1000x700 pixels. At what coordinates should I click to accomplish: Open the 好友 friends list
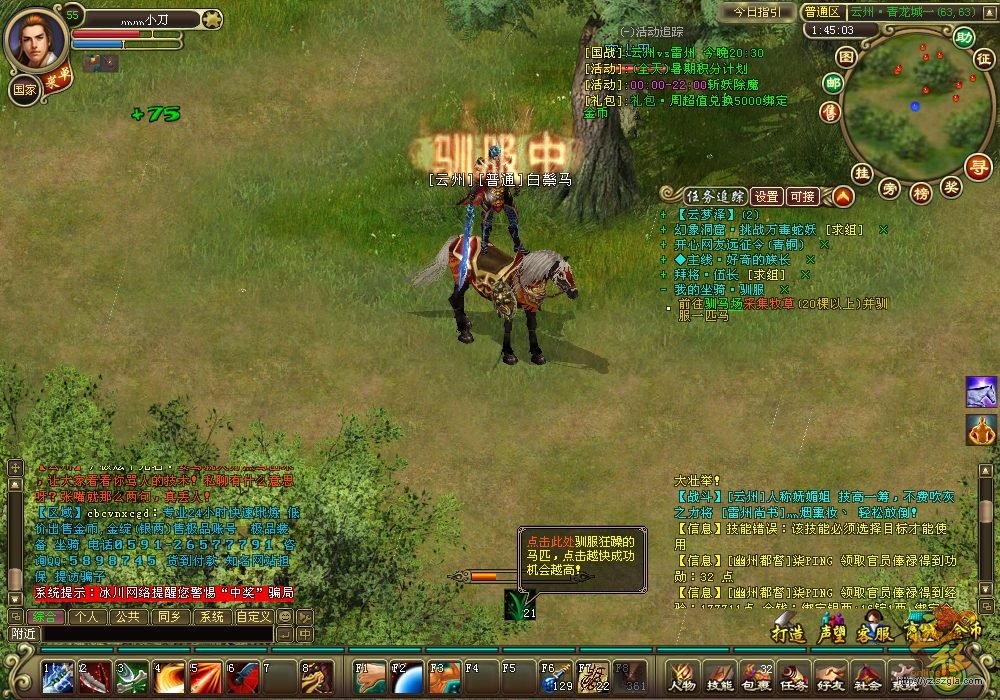click(831, 676)
